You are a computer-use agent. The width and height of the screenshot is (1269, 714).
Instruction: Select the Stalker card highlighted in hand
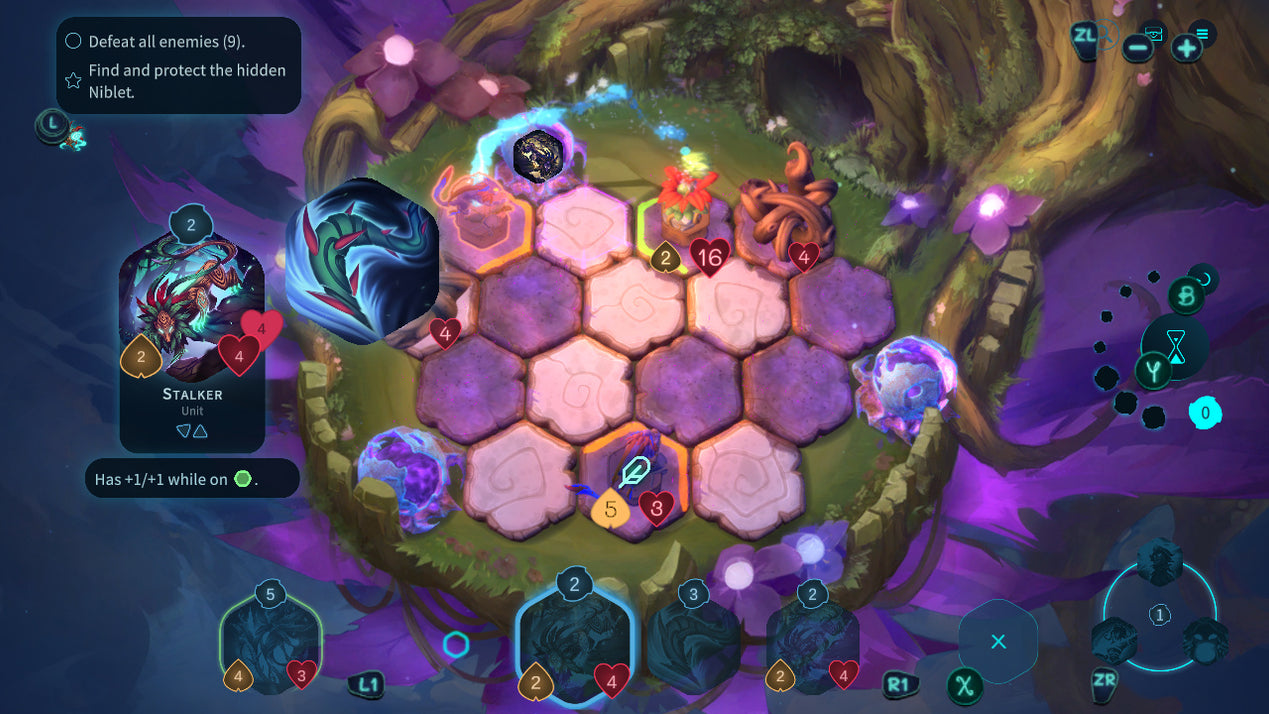575,640
